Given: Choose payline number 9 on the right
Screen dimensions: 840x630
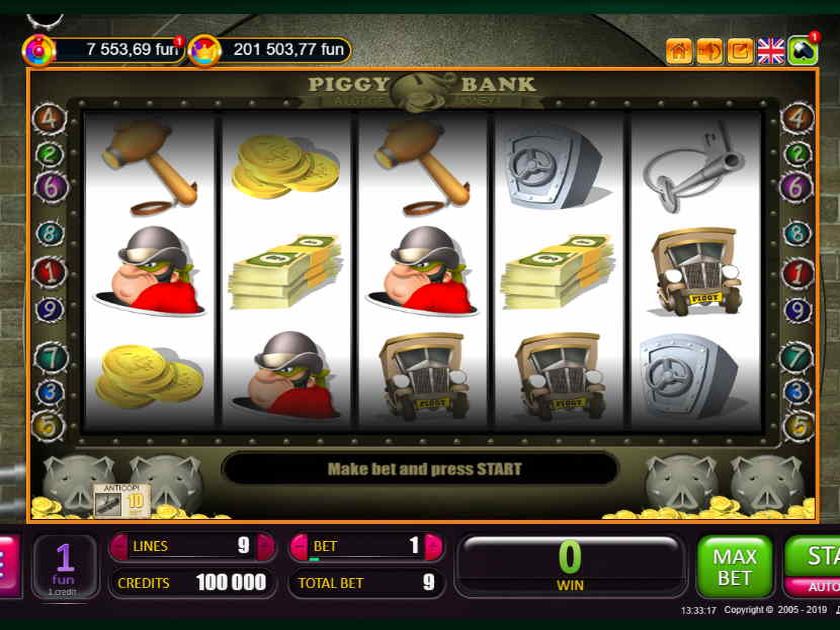Looking at the screenshot, I should (x=797, y=310).
